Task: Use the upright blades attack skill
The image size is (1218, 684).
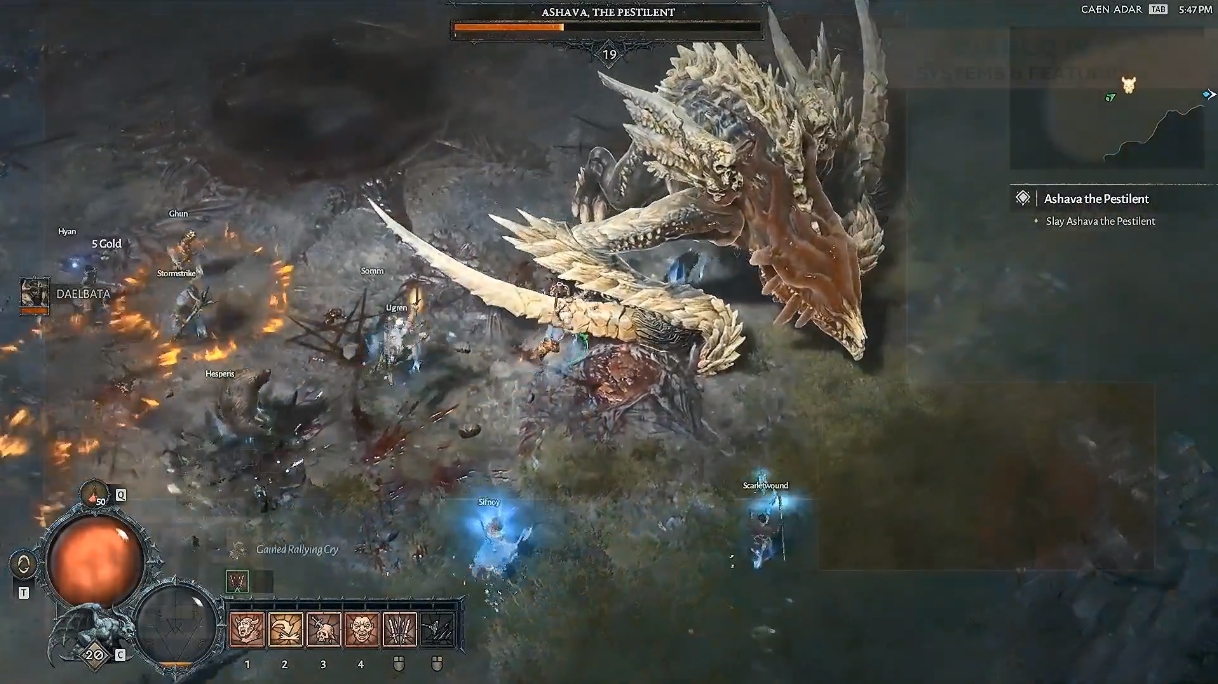Action: (400, 629)
